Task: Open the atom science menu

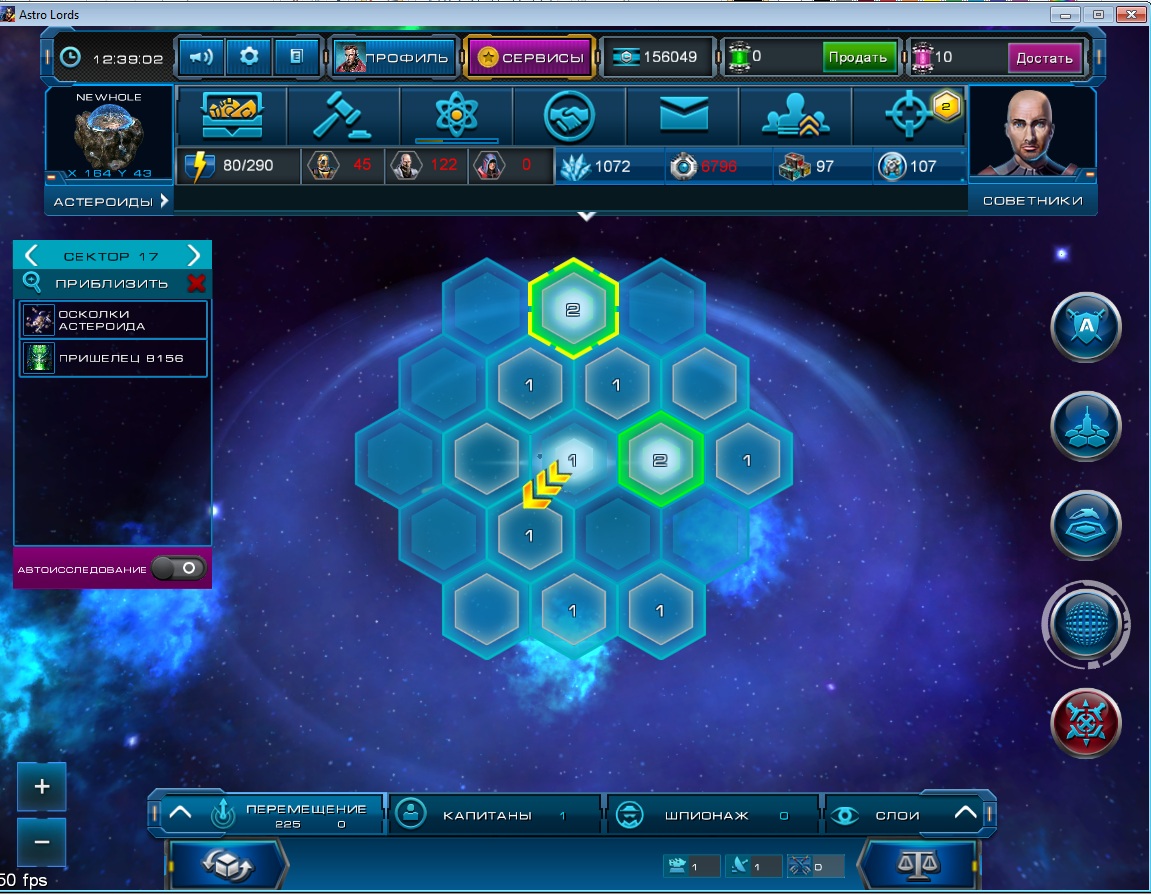Action: click(x=456, y=117)
